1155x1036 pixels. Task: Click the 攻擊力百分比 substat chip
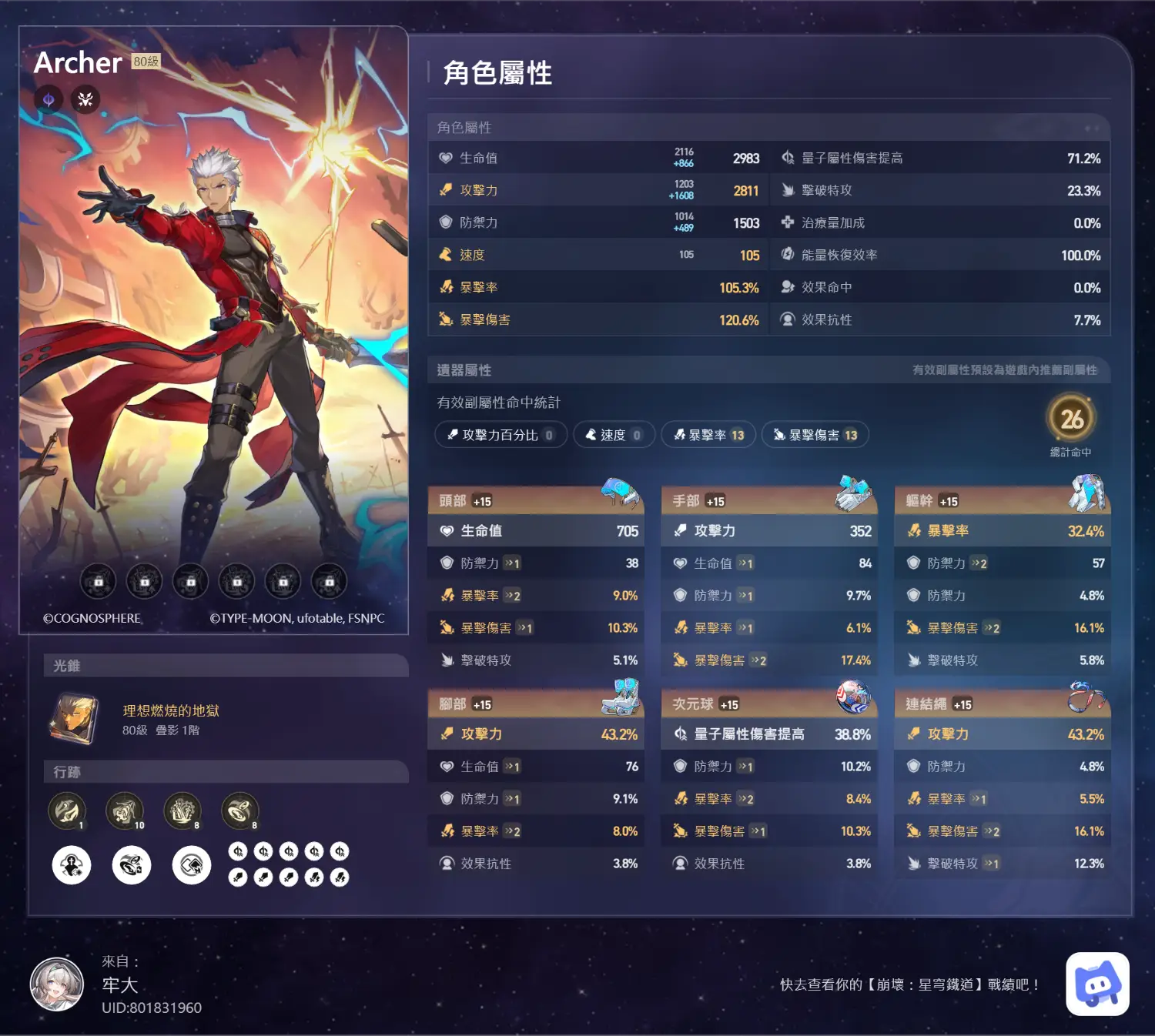tap(501, 435)
